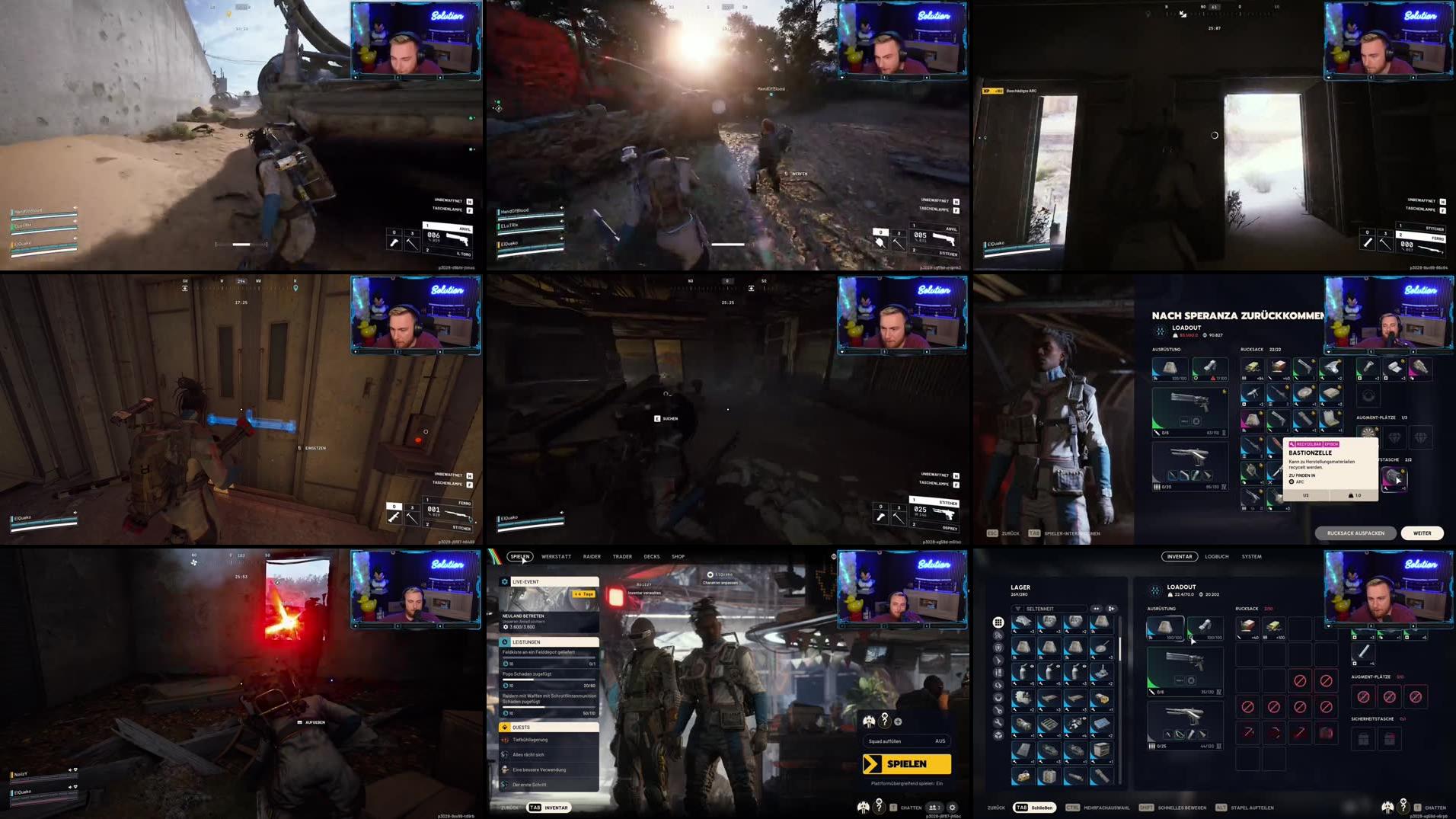Image resolution: width=1456 pixels, height=819 pixels.
Task: Open the settings gear beside Chatten
Action: (953, 807)
